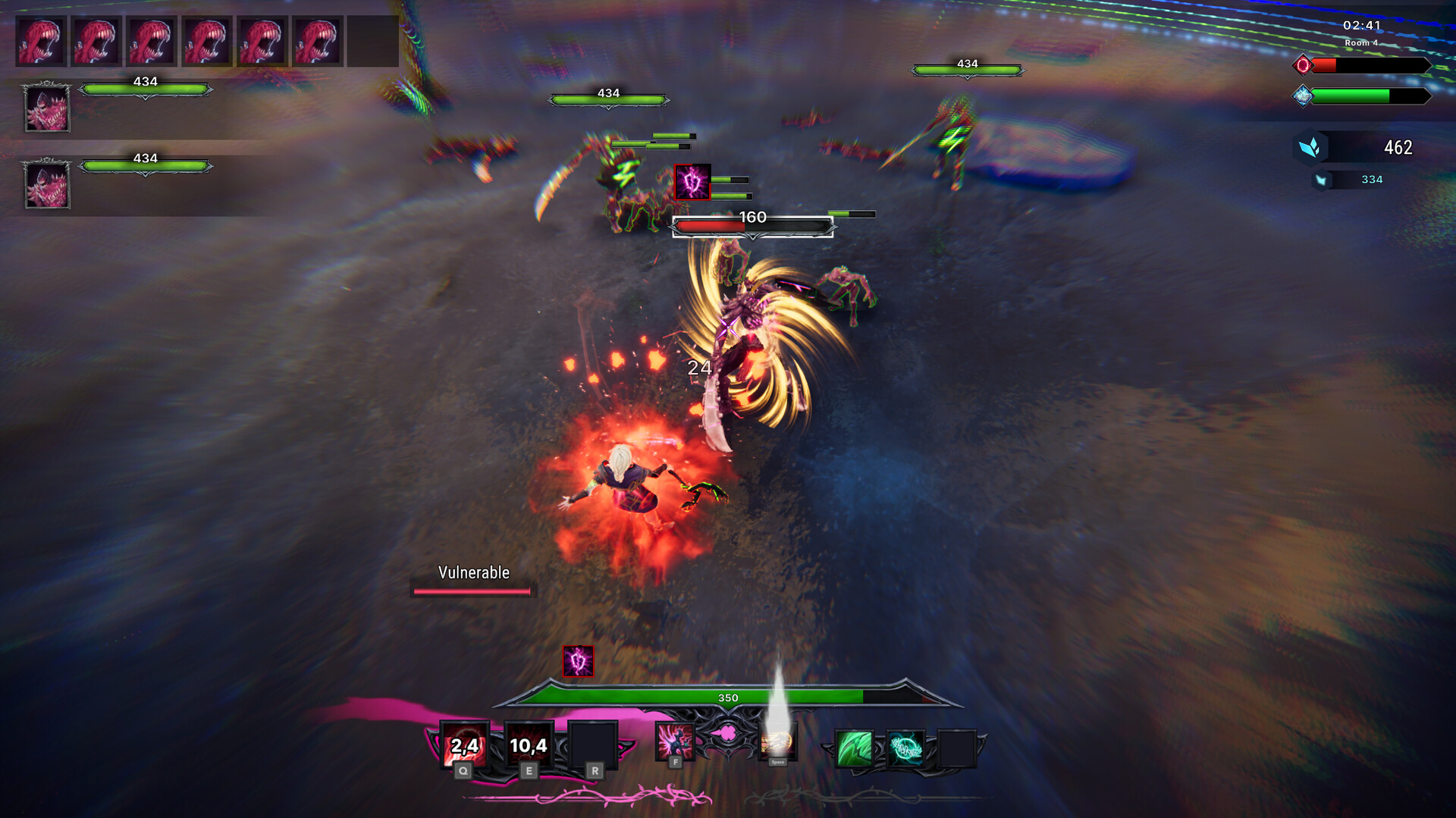
Task: Click the large blue crystal currency icon
Action: 1310,147
